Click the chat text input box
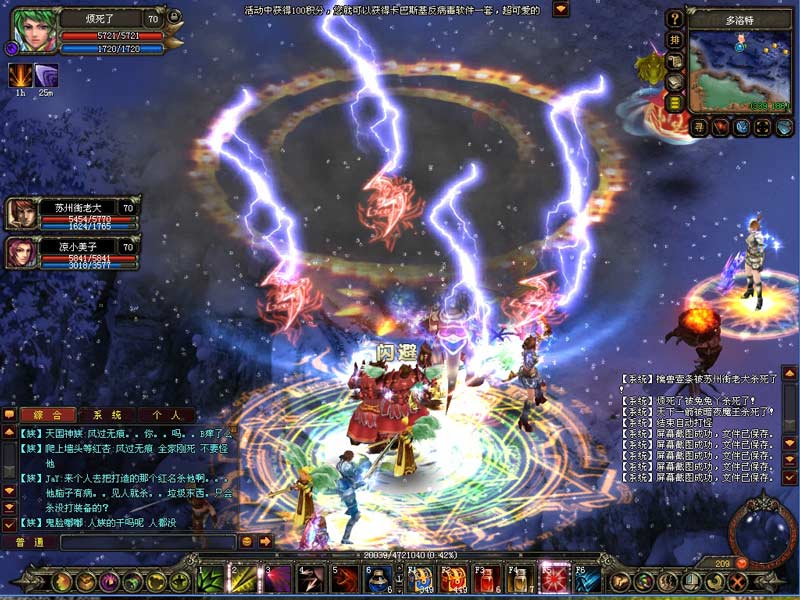This screenshot has height=600, width=800. tap(148, 542)
